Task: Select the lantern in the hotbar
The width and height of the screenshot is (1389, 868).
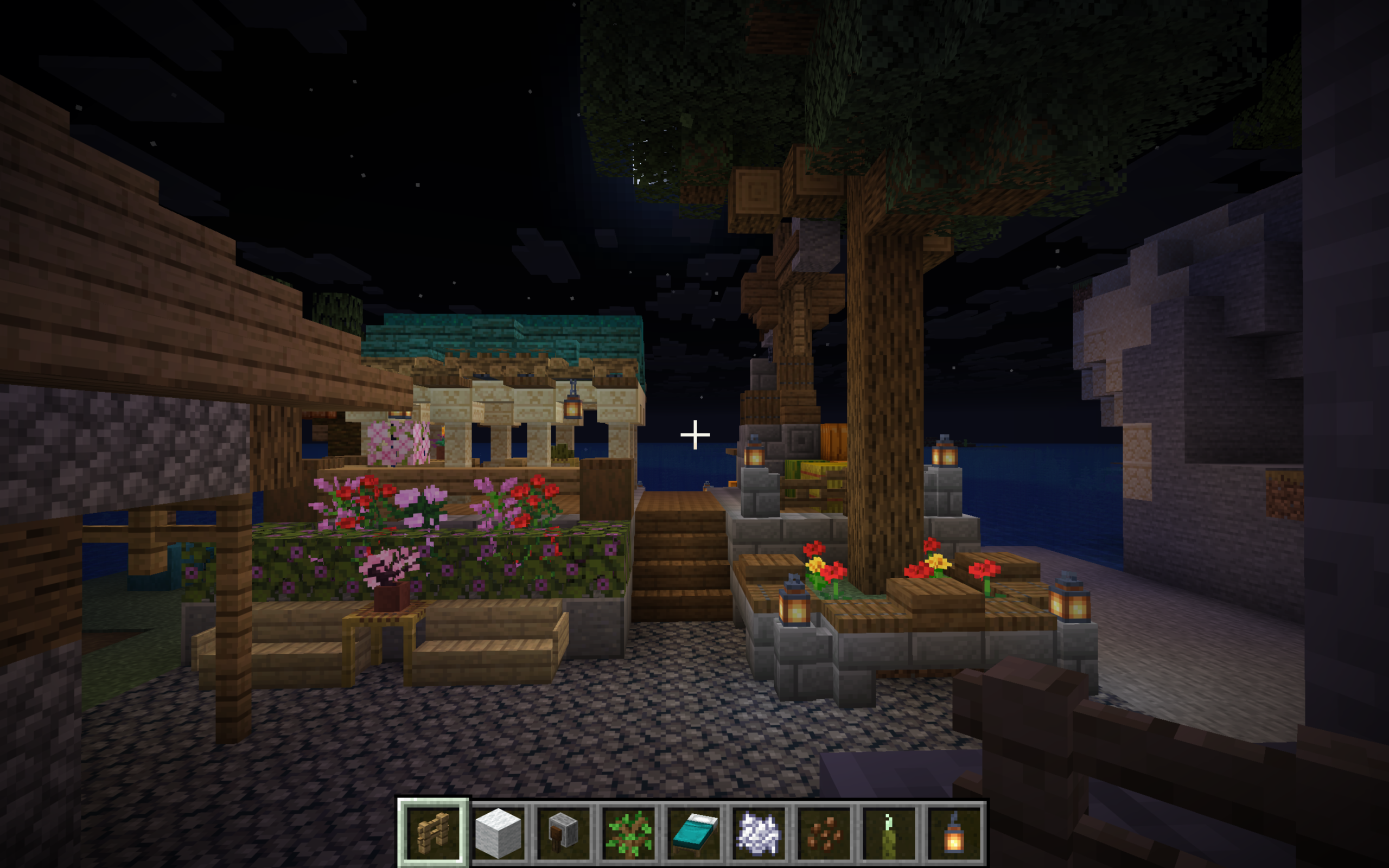Action: tap(953, 832)
